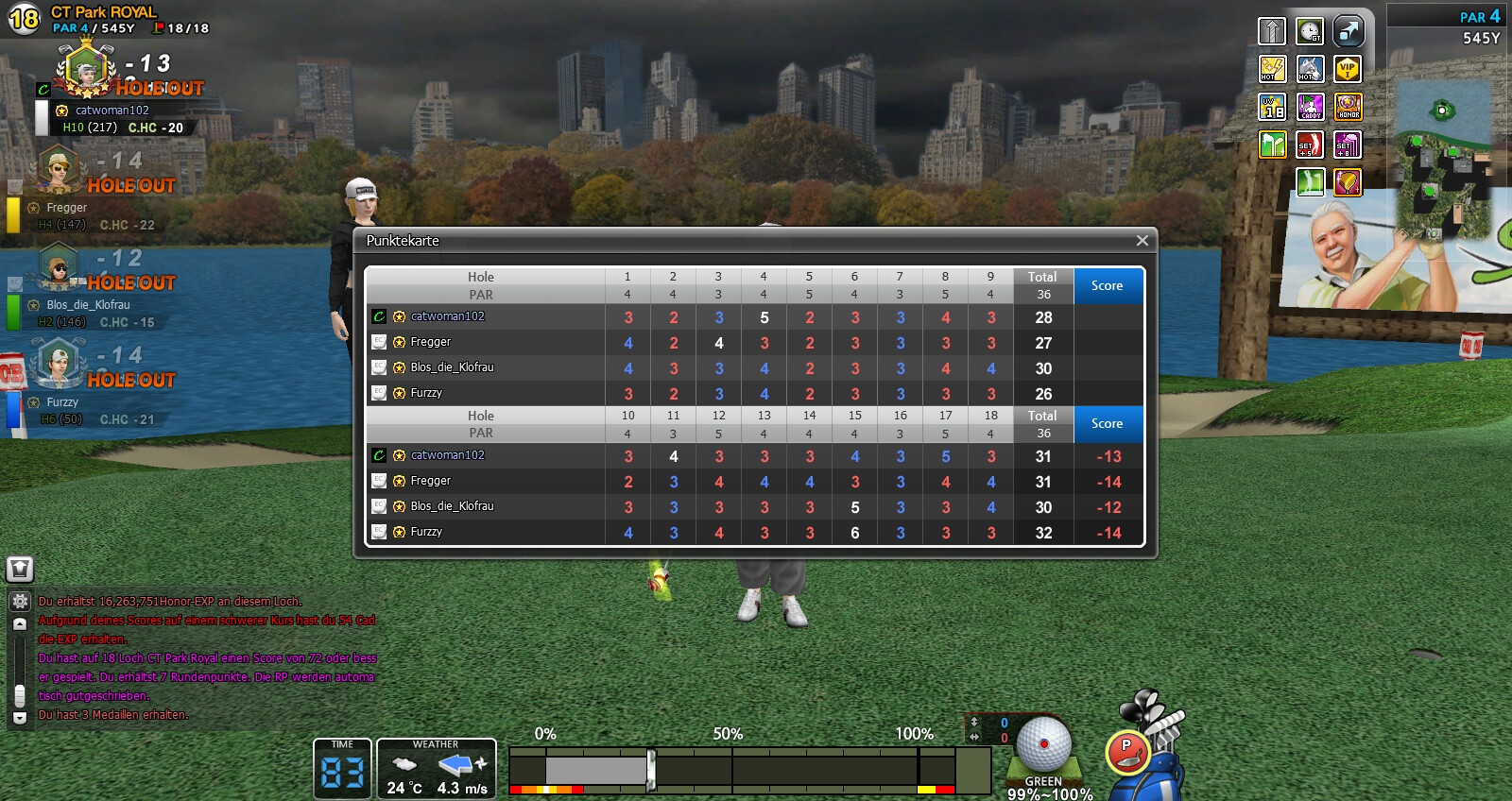
Task: Close the Punktekarte scorecard window
Action: [x=1142, y=241]
